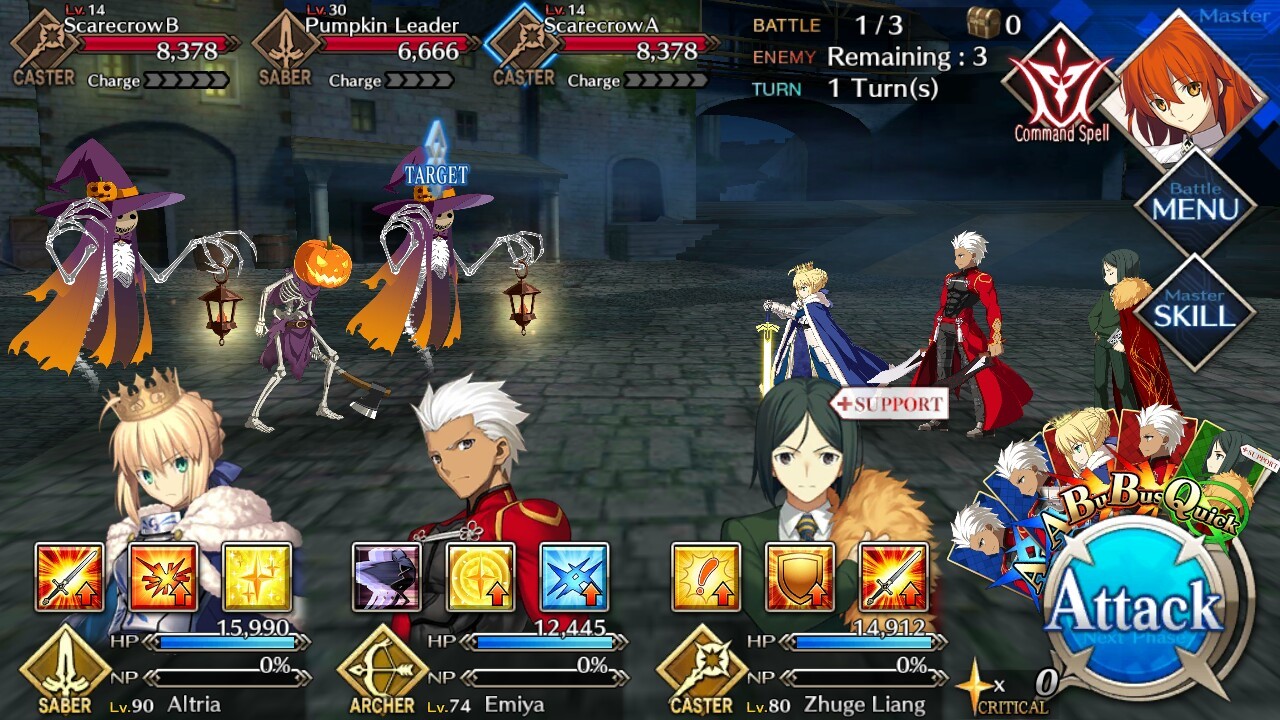This screenshot has width=1280, height=720.
Task: Activate Zhuge Liang's shield defense skill
Action: [800, 577]
